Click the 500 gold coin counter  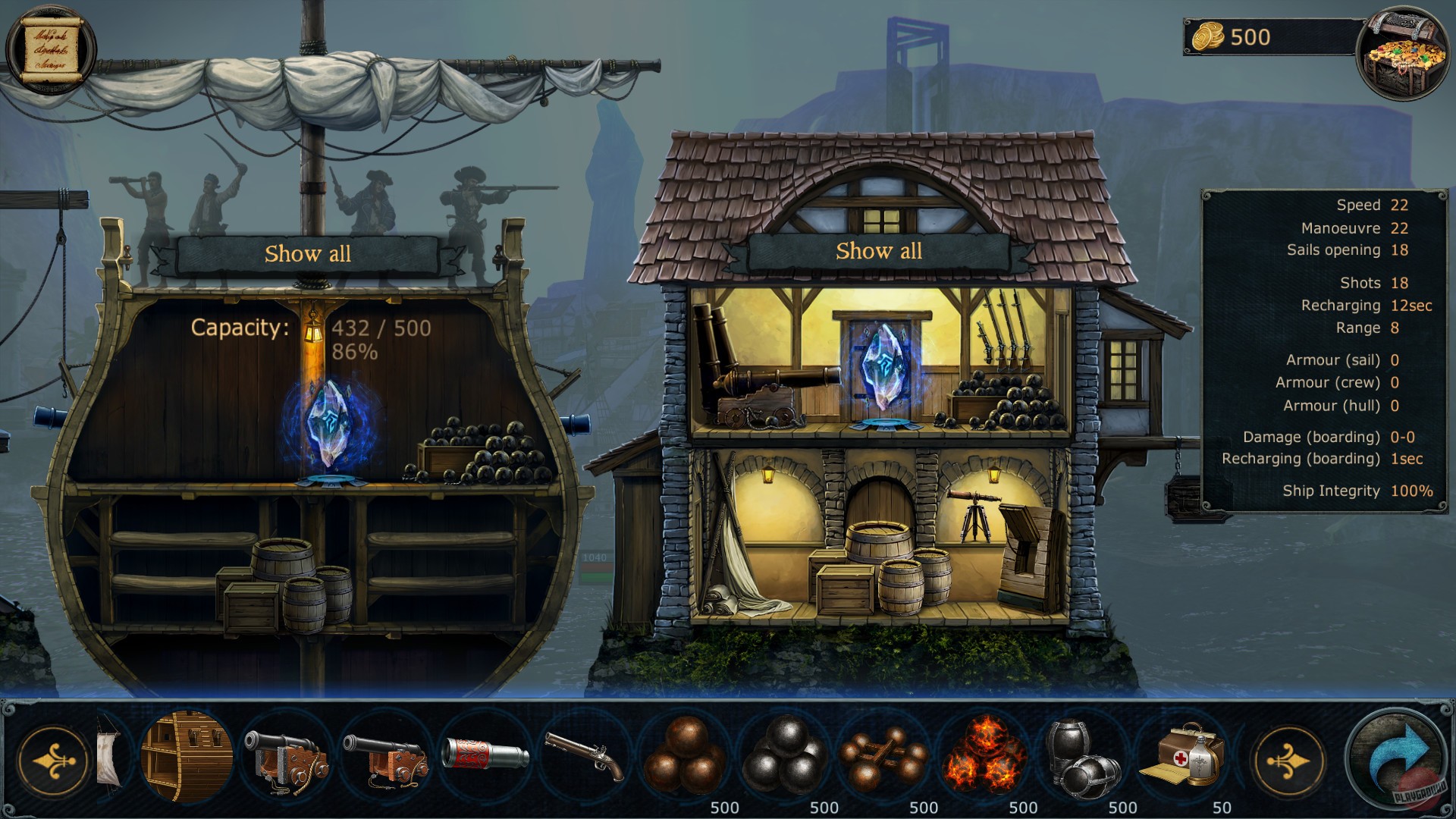click(x=1244, y=34)
